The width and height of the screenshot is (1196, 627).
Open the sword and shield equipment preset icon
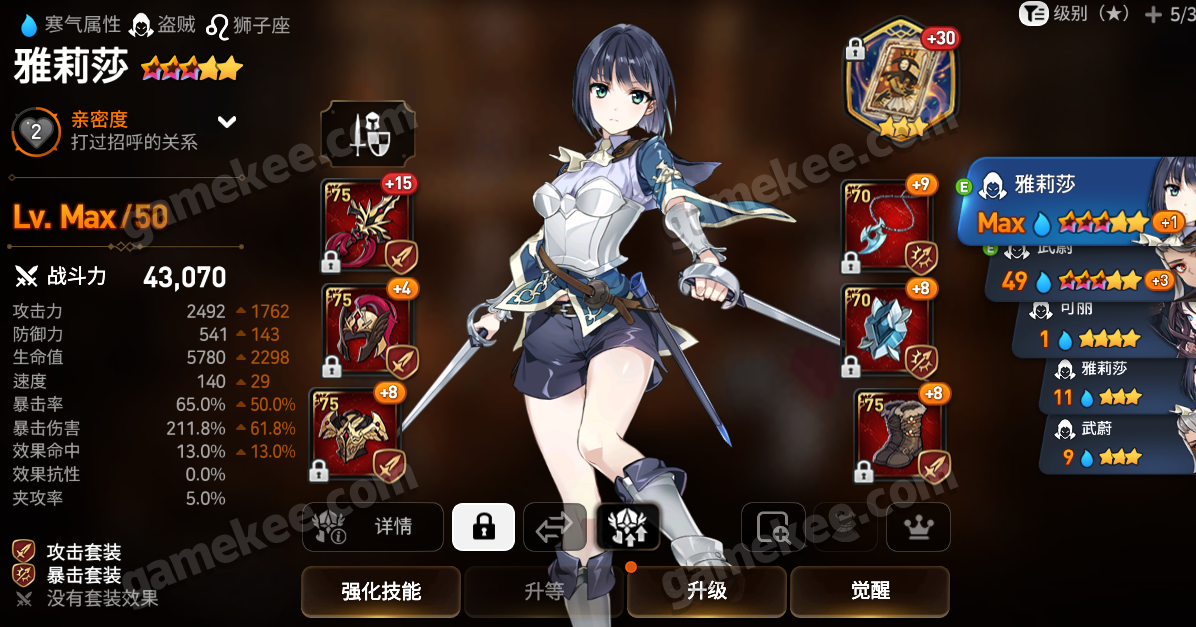click(x=367, y=133)
